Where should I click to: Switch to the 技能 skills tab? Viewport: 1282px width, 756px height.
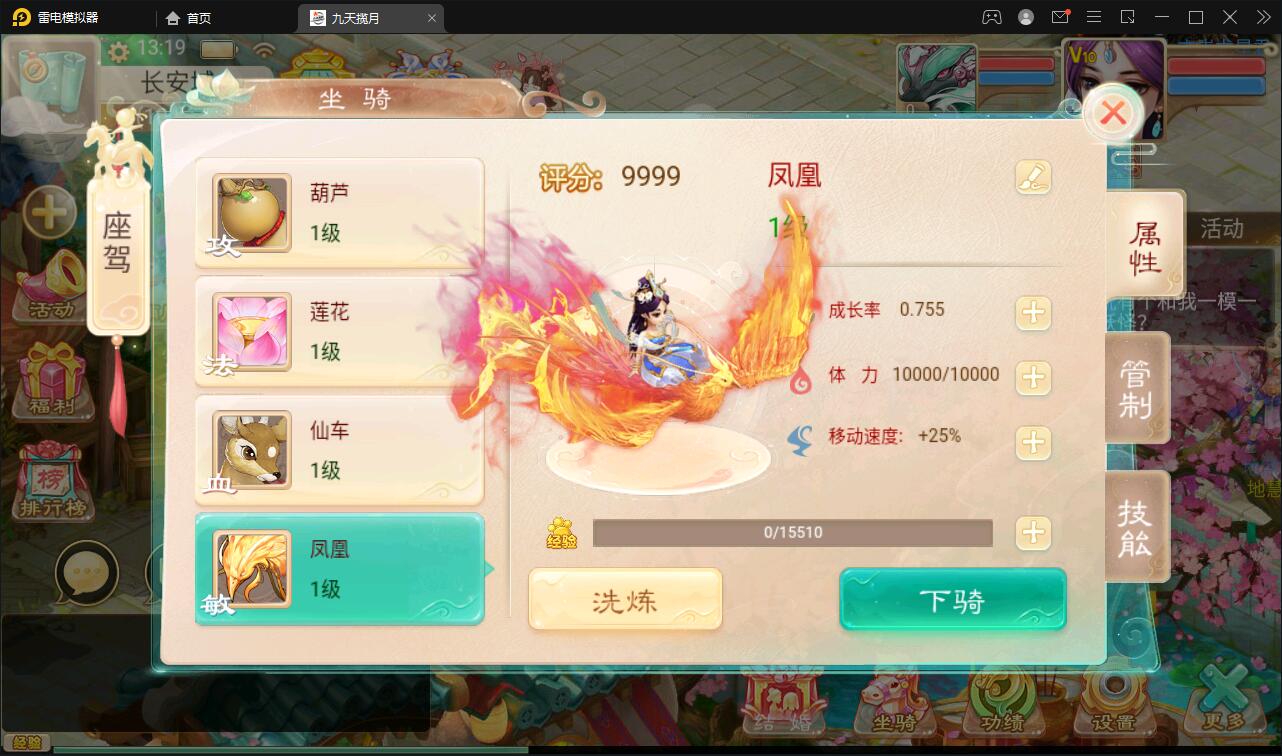pos(1137,527)
